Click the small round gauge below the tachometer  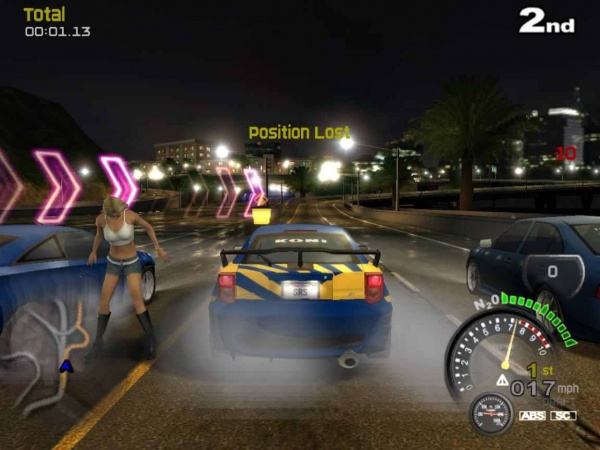[x=491, y=413]
